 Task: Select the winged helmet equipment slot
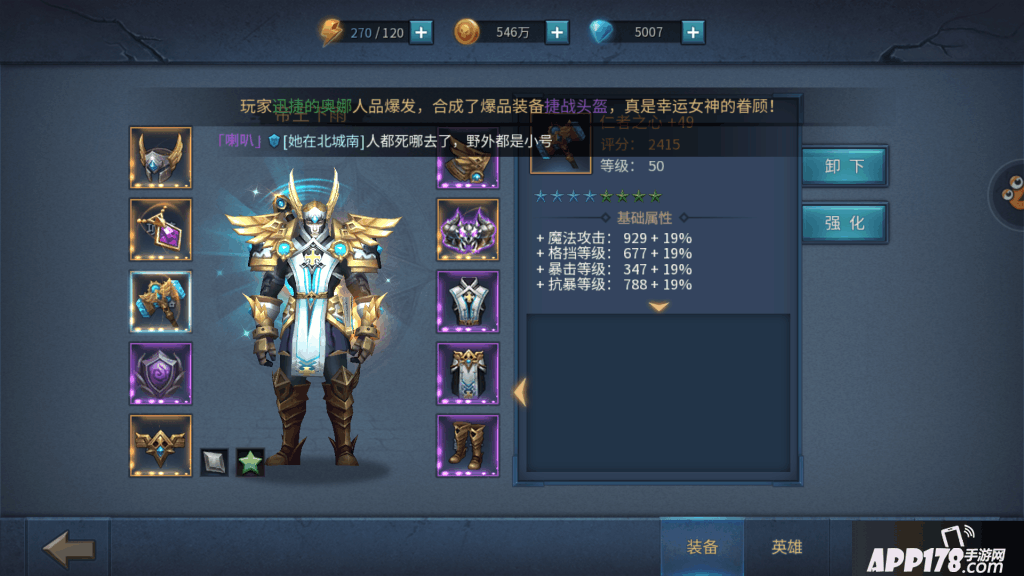pos(160,158)
